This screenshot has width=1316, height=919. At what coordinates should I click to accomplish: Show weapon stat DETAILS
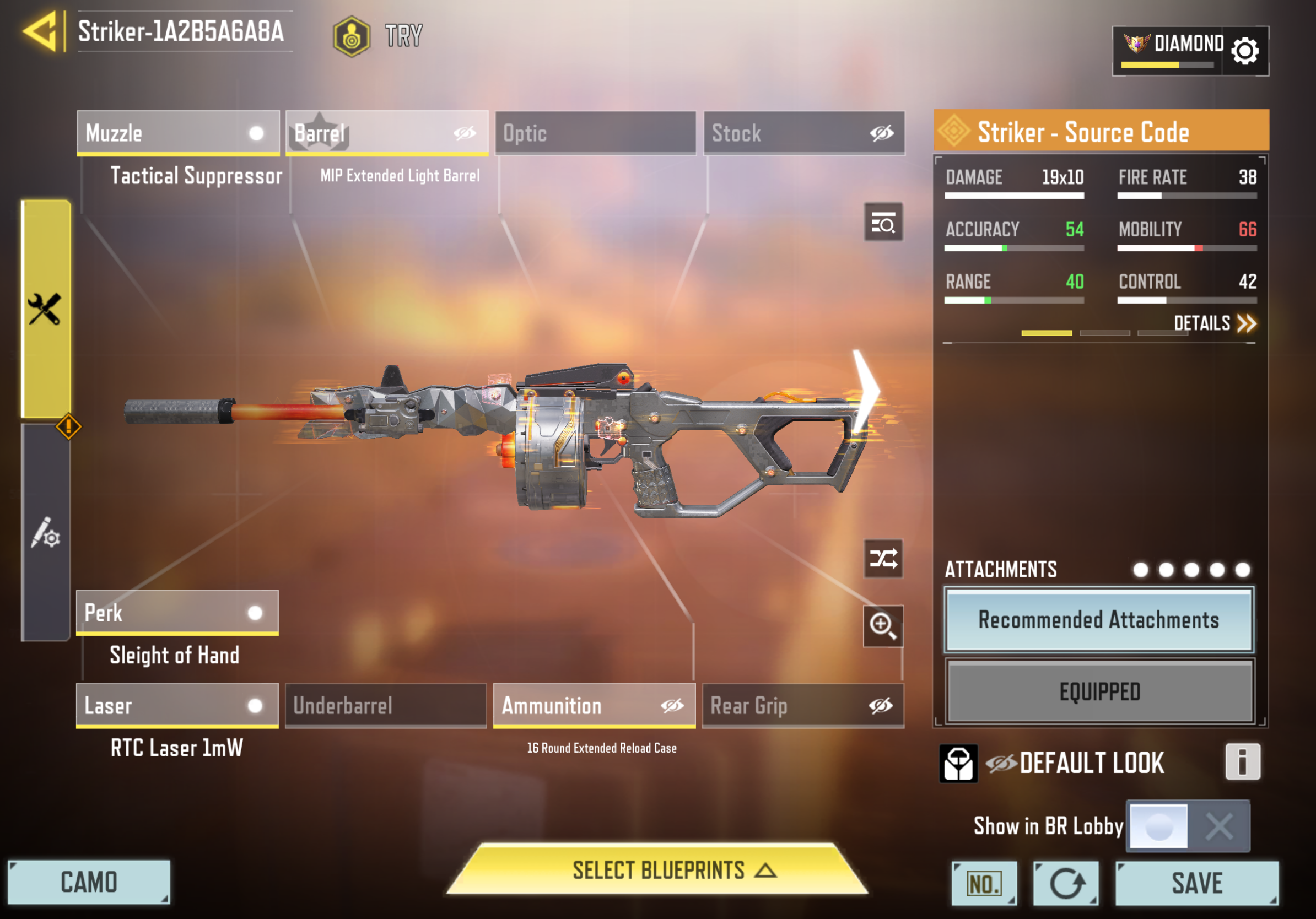click(1214, 324)
